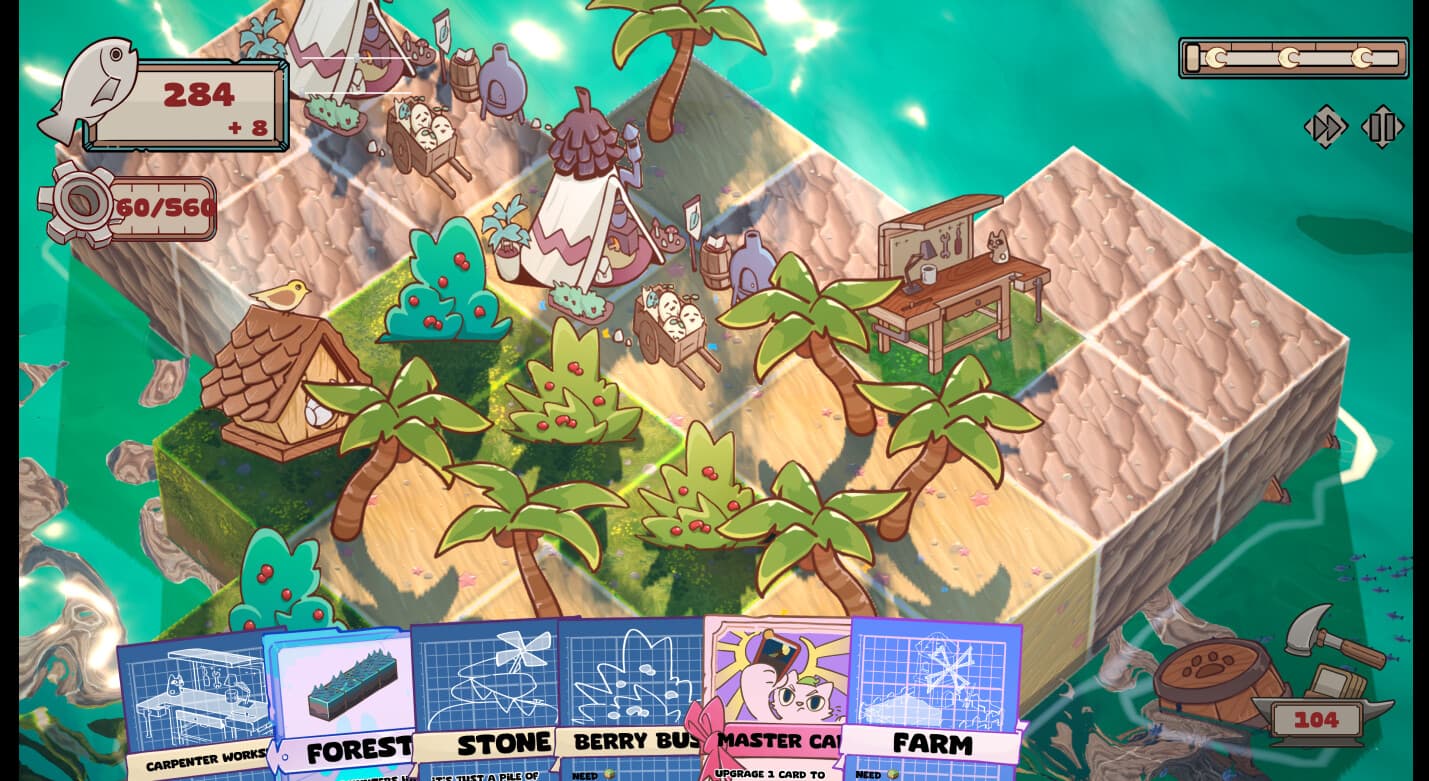The height and width of the screenshot is (781, 1429).
Task: Click the middle crescent moon marker
Action: click(x=1289, y=57)
